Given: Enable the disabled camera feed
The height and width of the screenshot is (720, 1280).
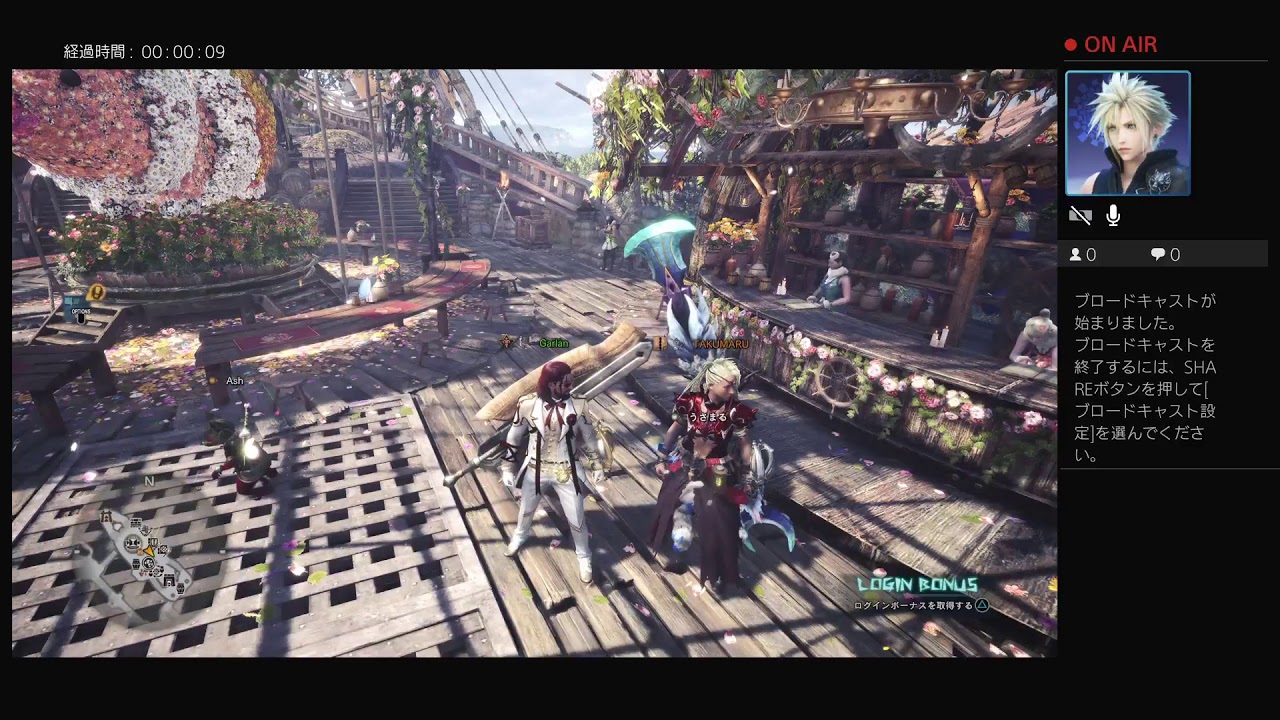Looking at the screenshot, I should (1080, 215).
